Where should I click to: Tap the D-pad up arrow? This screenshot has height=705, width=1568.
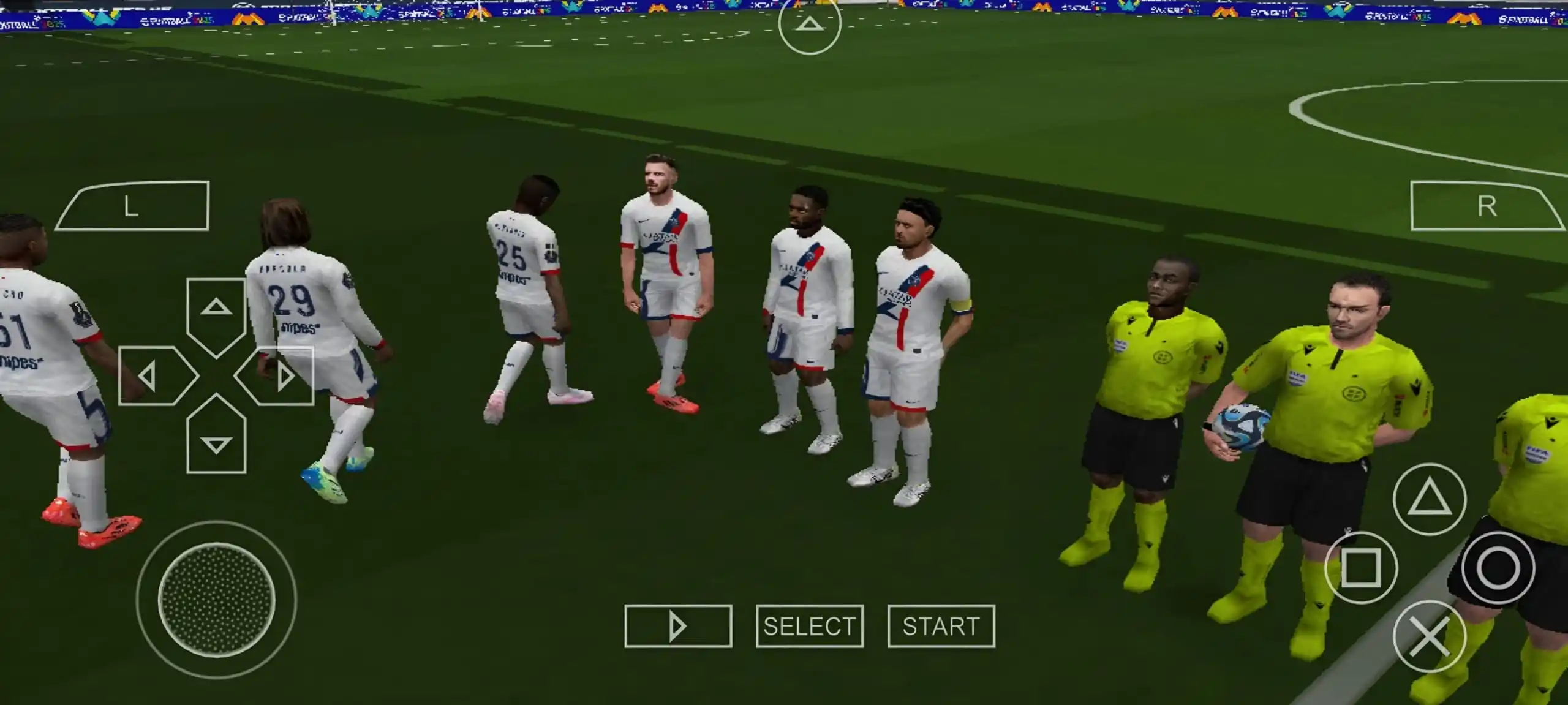216,312
